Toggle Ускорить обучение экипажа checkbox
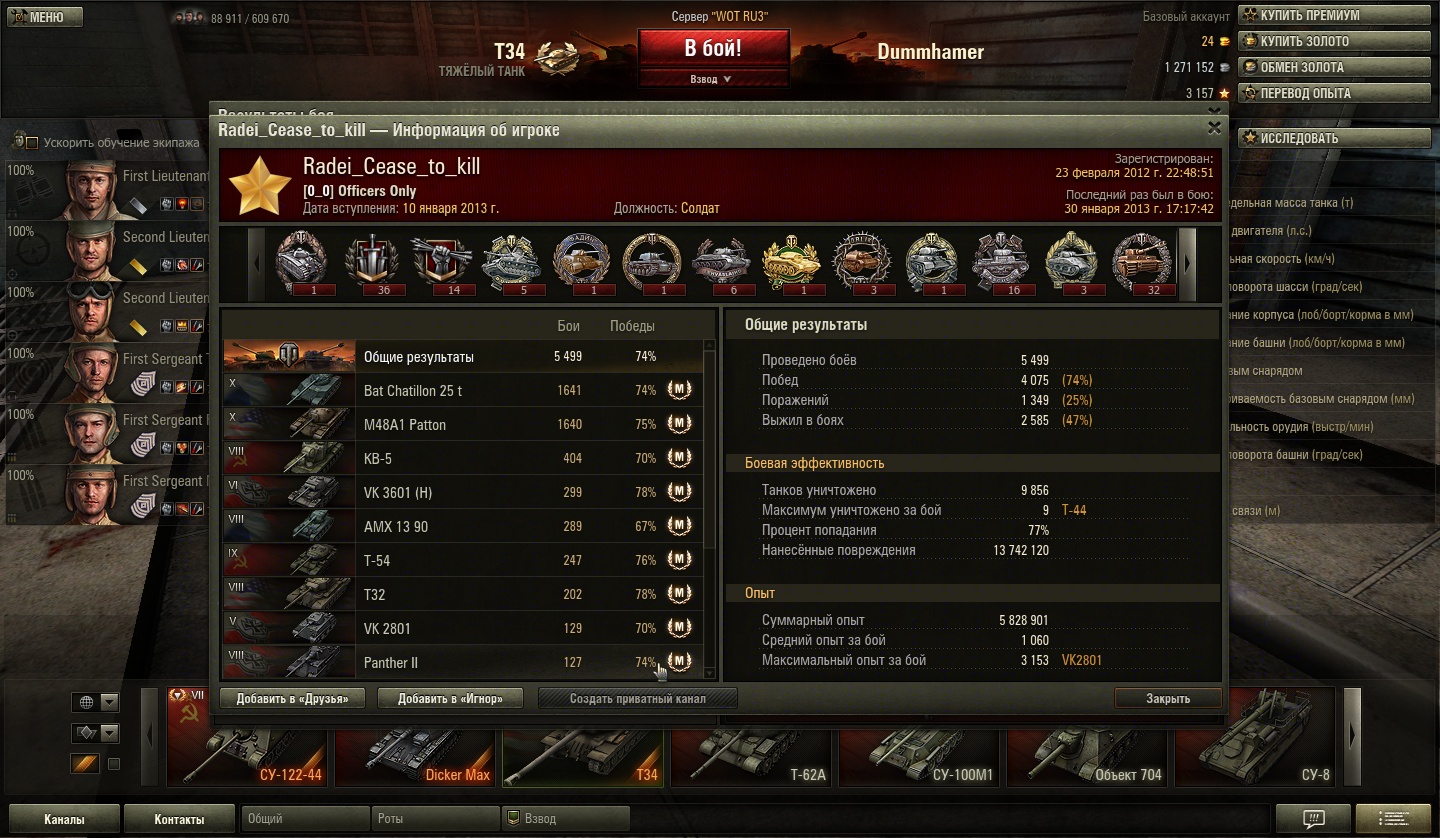This screenshot has width=1440, height=838. click(x=32, y=143)
